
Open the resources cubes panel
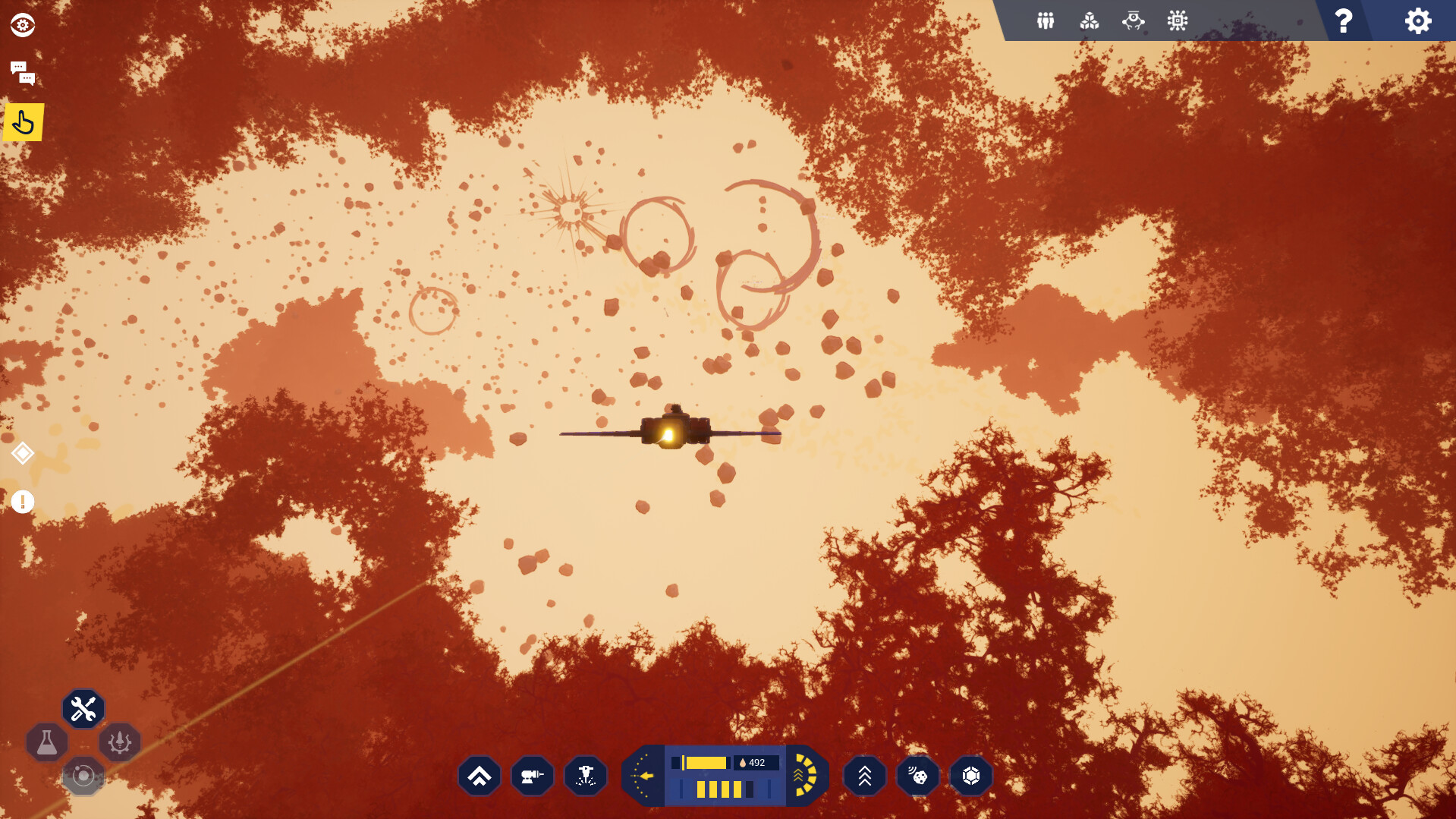[1089, 20]
